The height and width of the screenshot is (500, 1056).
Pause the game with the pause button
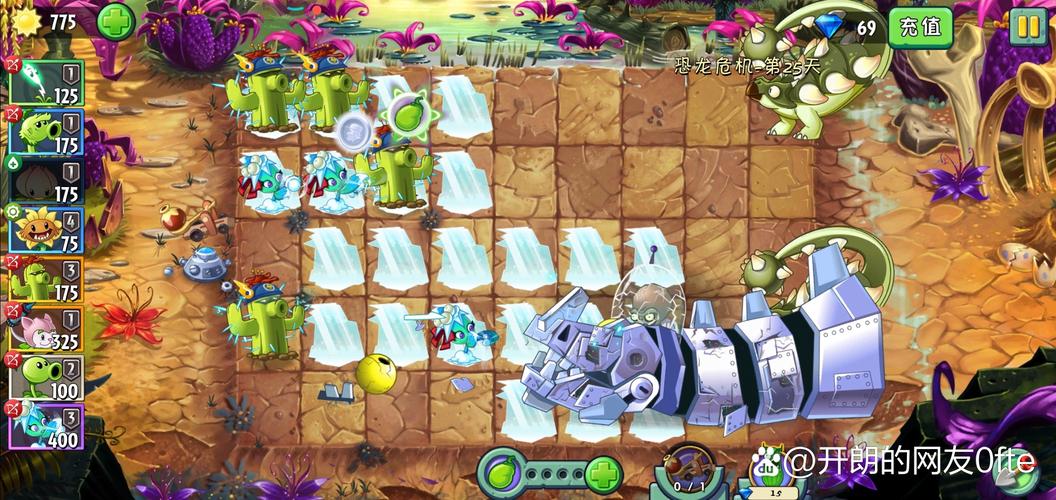(1027, 26)
